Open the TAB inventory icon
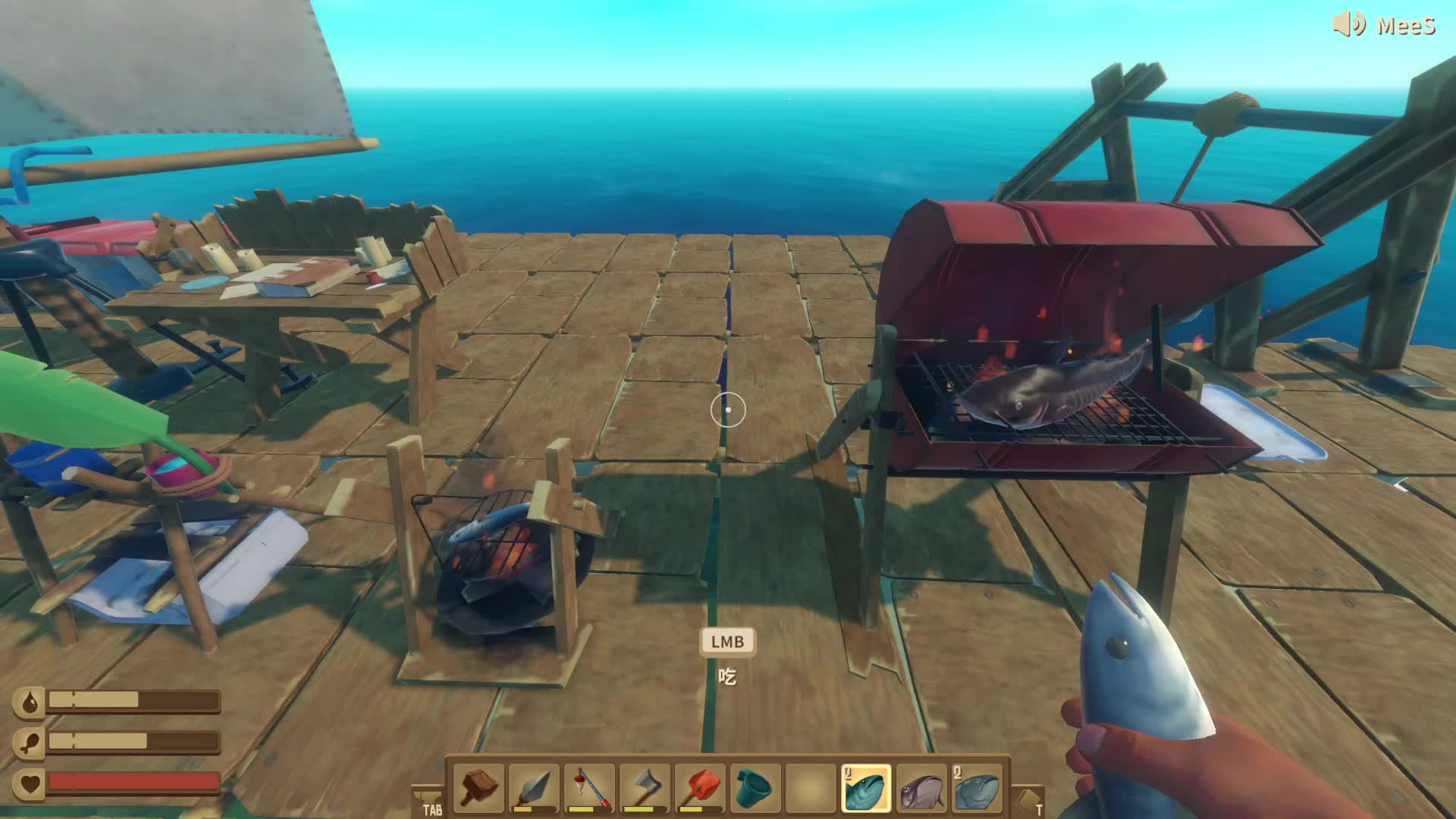Viewport: 1456px width, 819px height. pos(428,802)
